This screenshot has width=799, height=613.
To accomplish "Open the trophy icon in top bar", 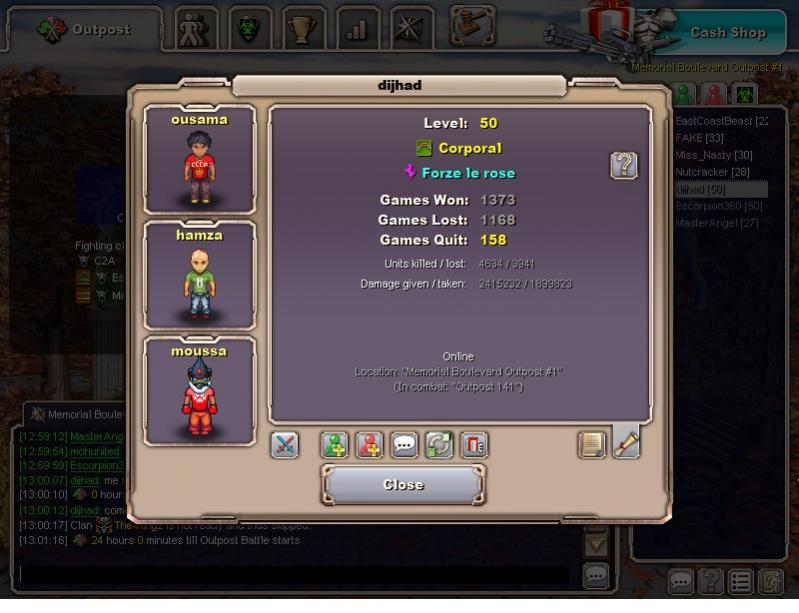I will [x=303, y=29].
